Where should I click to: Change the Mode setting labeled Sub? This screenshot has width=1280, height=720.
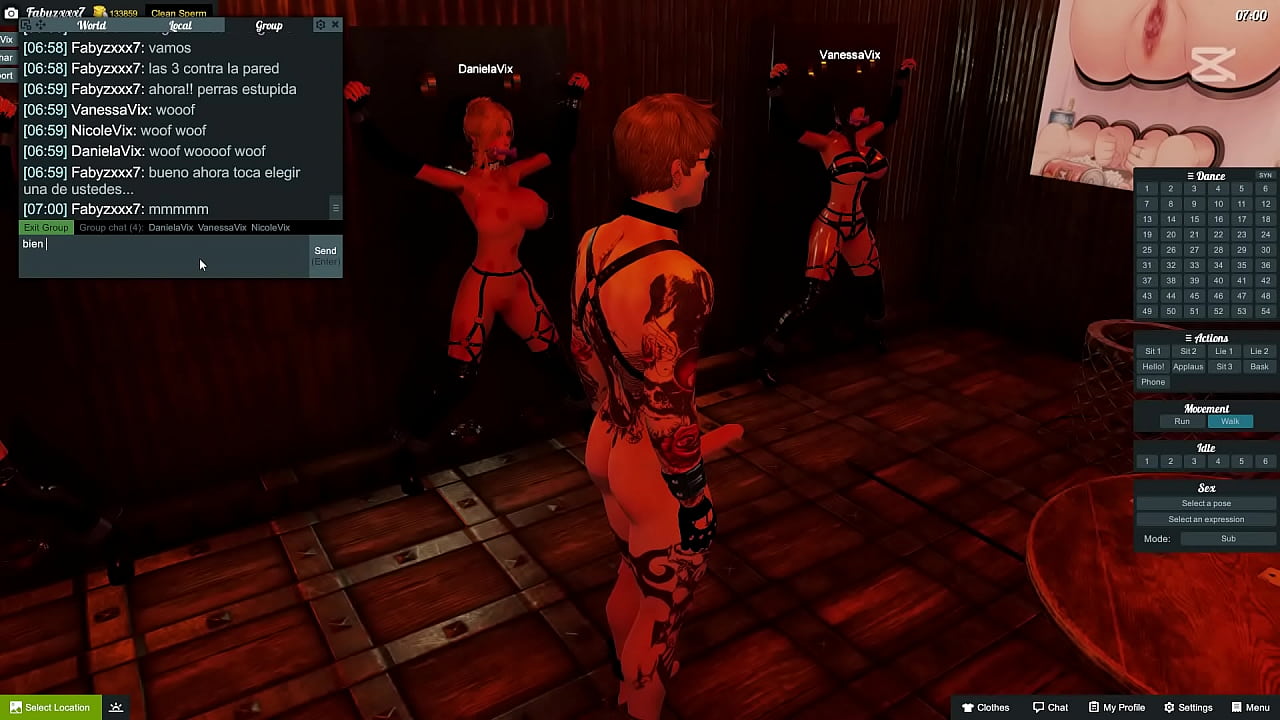[x=1228, y=539]
